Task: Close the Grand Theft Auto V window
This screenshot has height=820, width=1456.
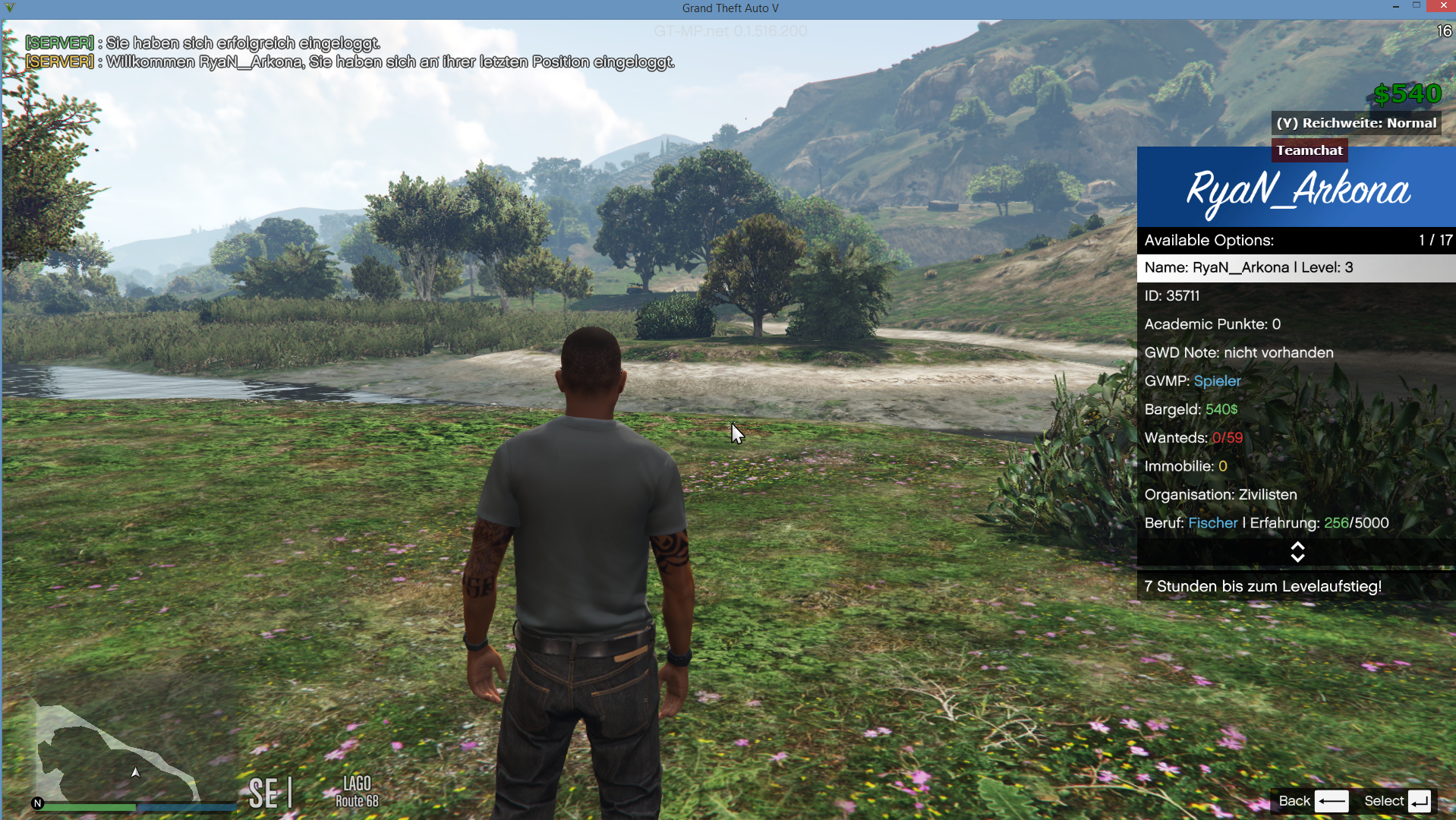Action: tap(1441, 6)
